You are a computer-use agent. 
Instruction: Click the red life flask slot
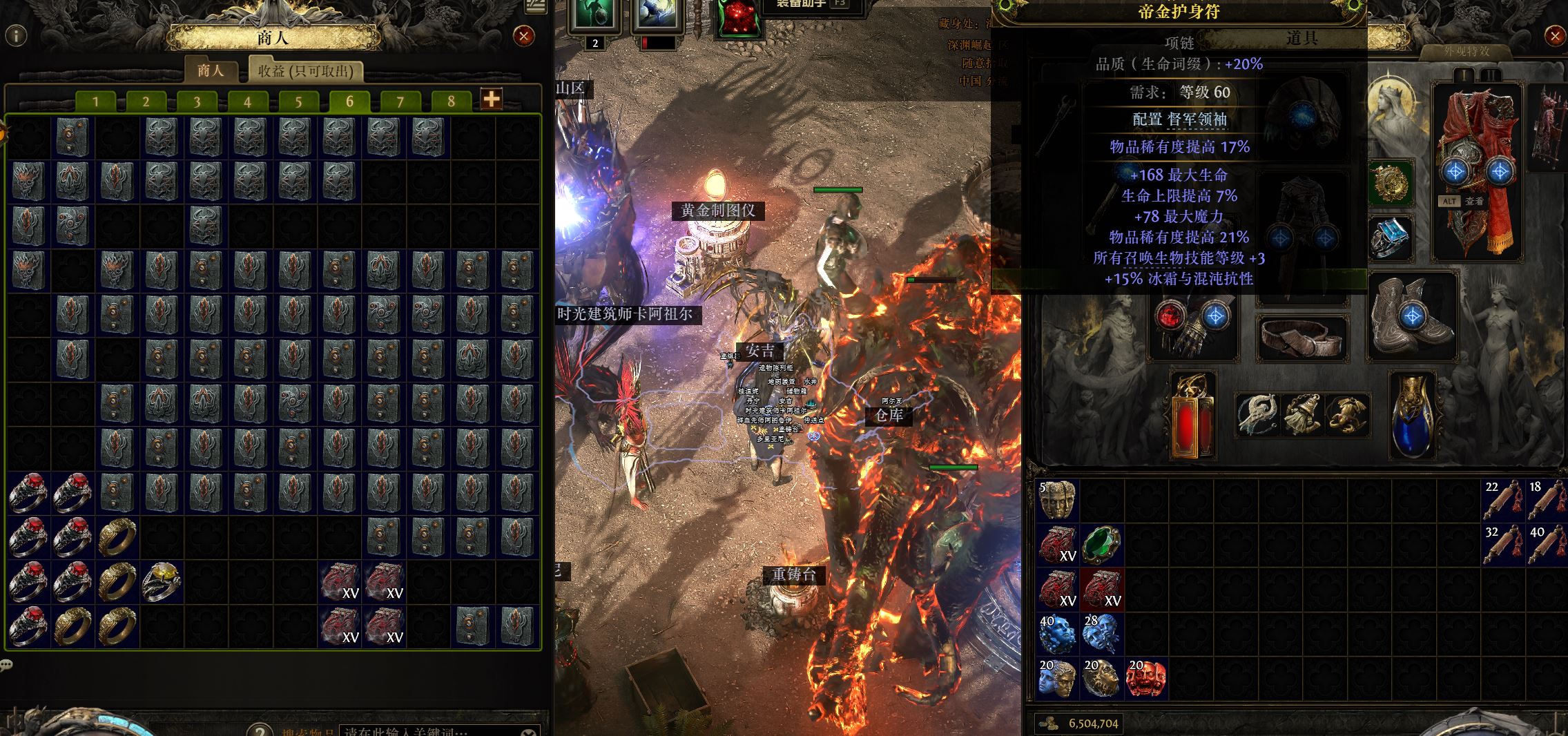(1193, 416)
